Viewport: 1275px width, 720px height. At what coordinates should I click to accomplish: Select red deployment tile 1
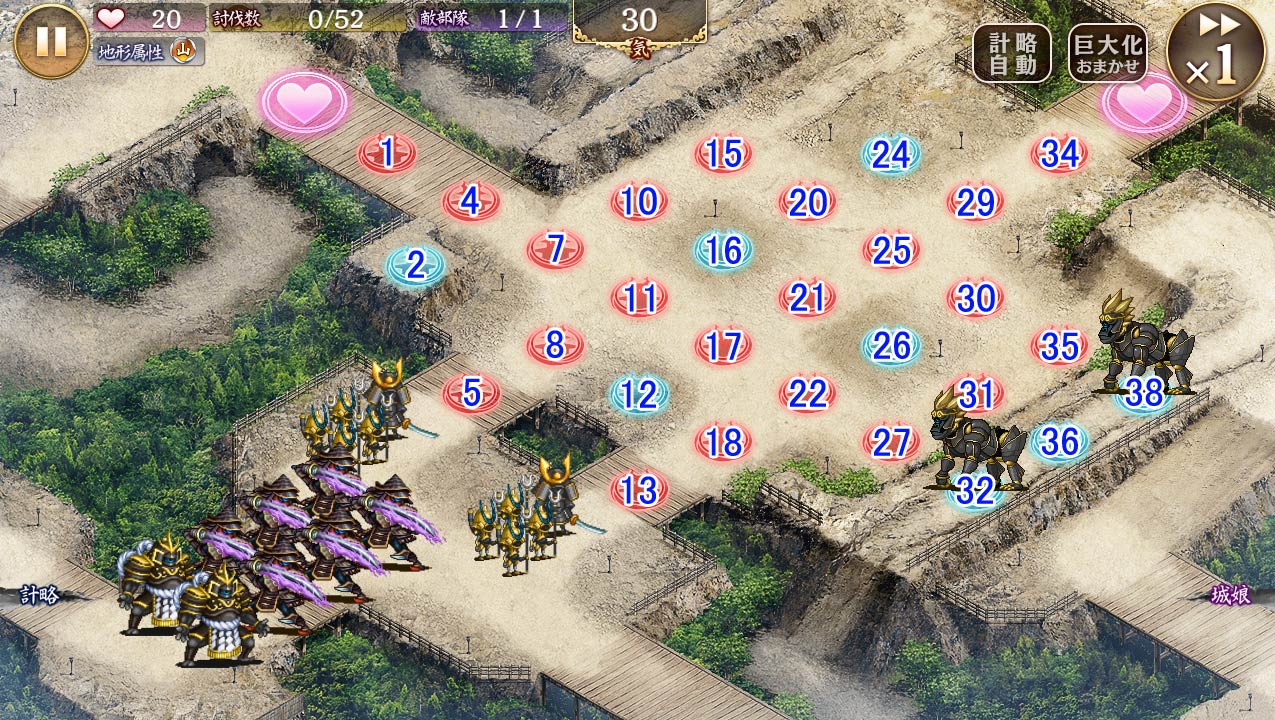[387, 154]
